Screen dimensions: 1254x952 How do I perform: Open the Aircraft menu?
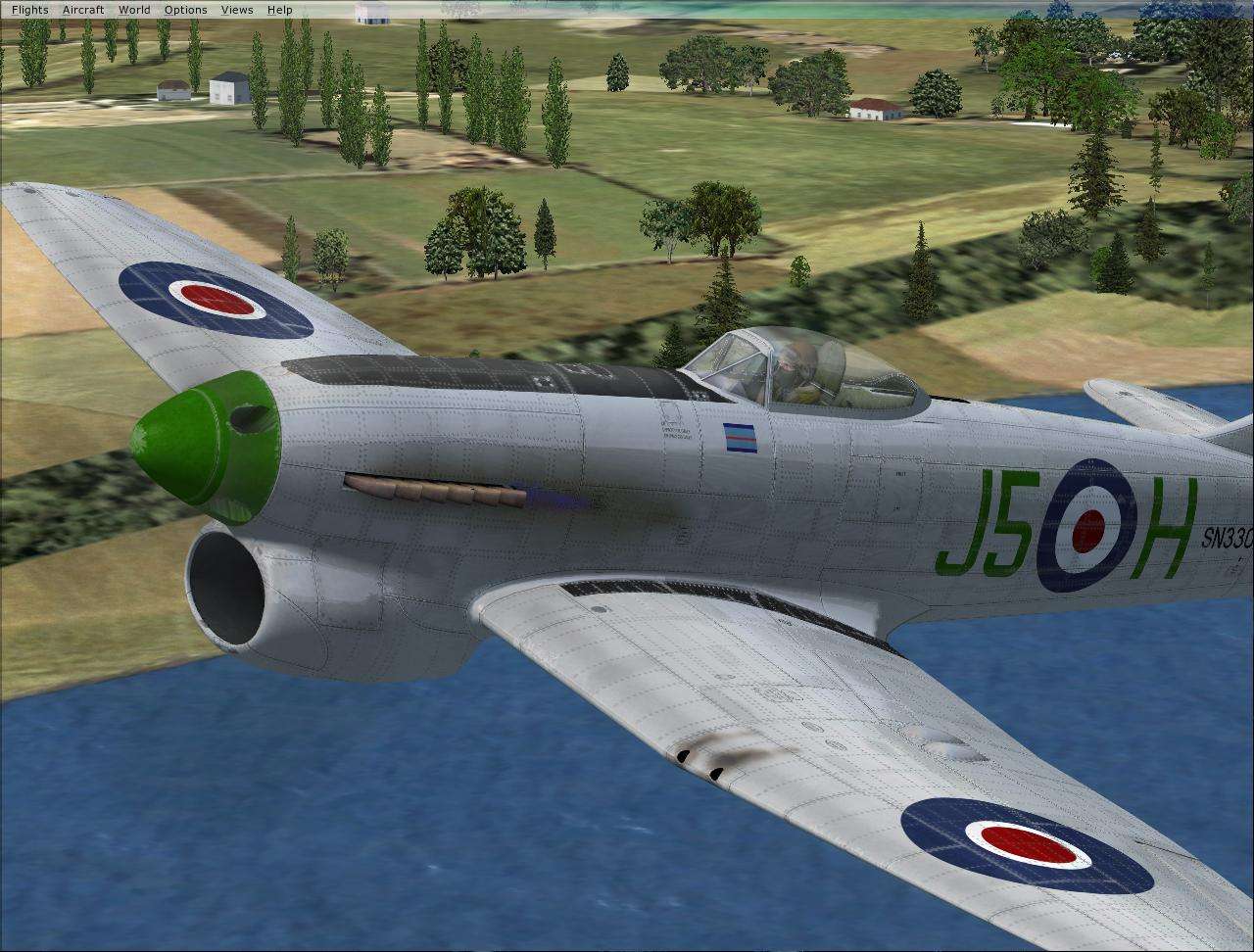[x=81, y=9]
